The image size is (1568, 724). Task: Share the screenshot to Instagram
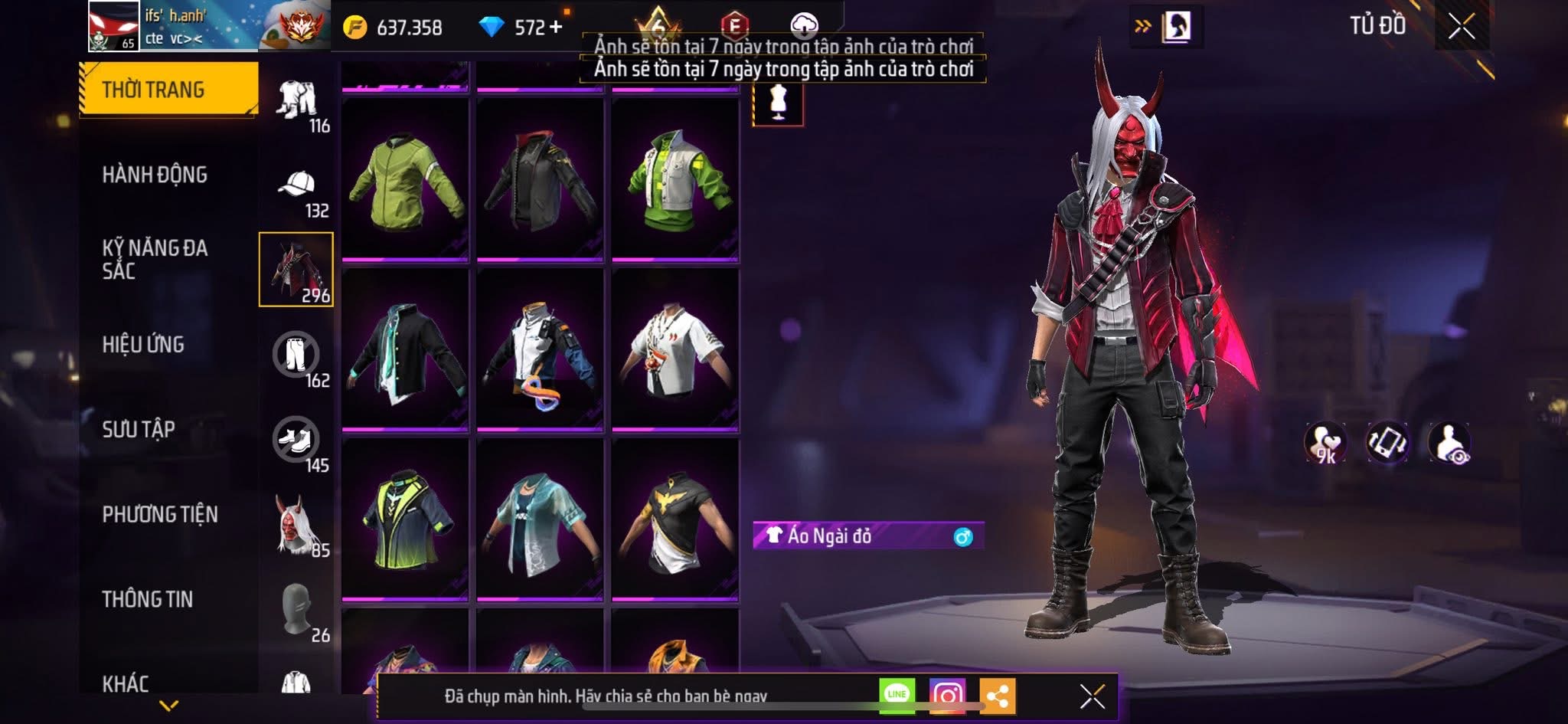tap(947, 695)
